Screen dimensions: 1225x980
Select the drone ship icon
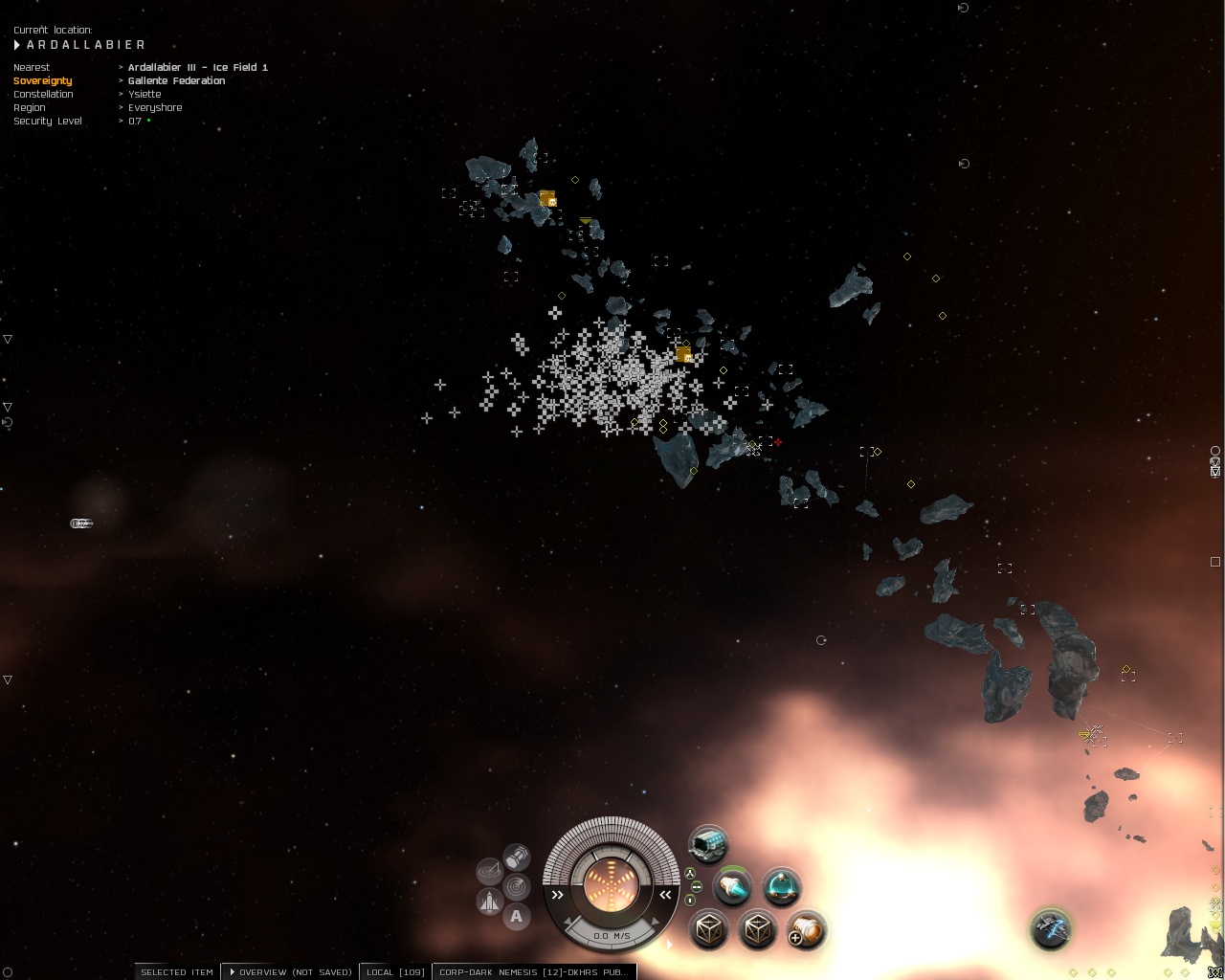[1051, 927]
